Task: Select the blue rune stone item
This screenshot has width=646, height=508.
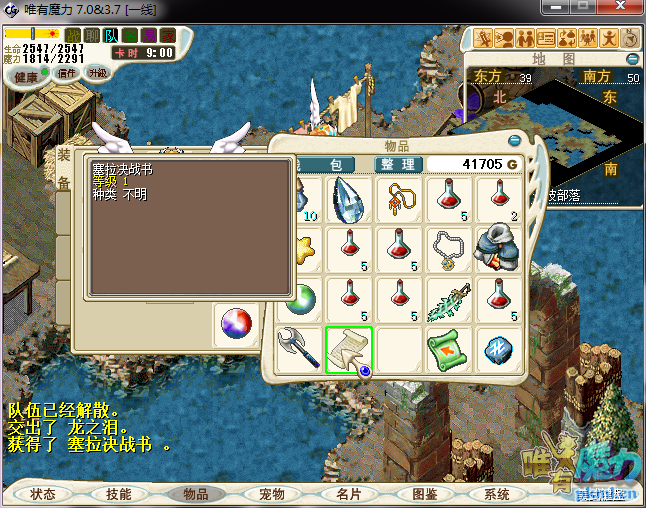Action: [498, 349]
